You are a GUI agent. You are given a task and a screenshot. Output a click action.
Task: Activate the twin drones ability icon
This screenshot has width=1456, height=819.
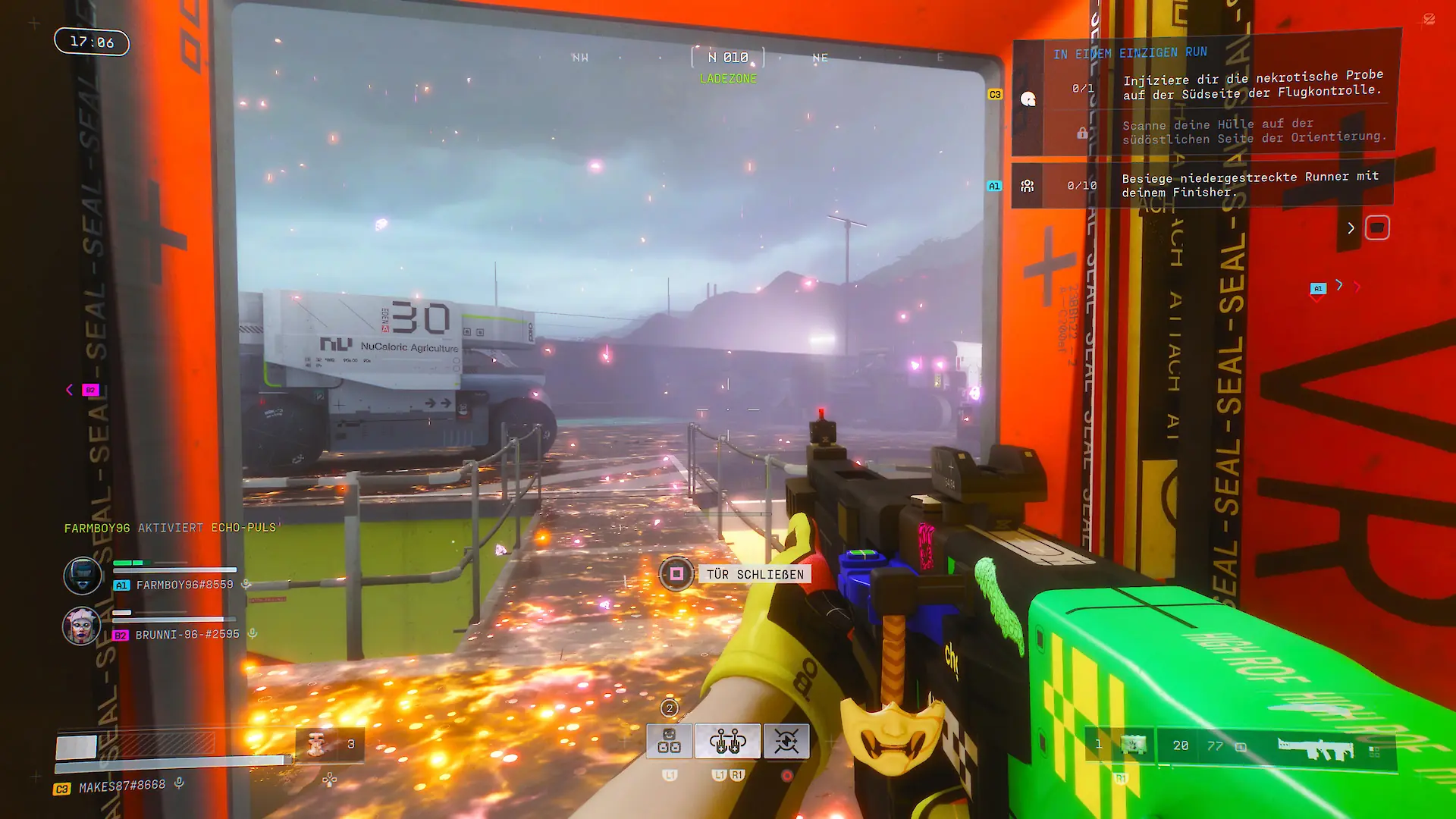coord(727,741)
